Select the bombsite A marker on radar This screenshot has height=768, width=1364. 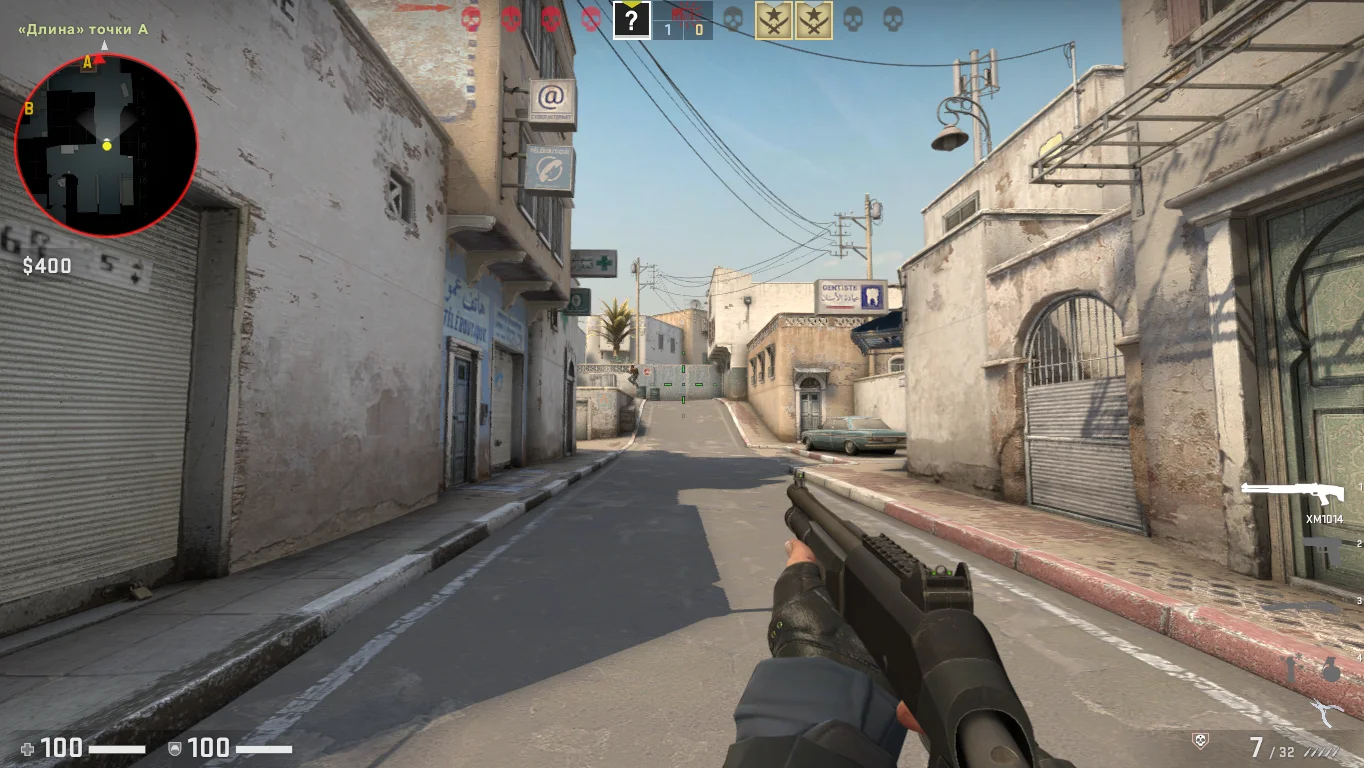(x=87, y=62)
